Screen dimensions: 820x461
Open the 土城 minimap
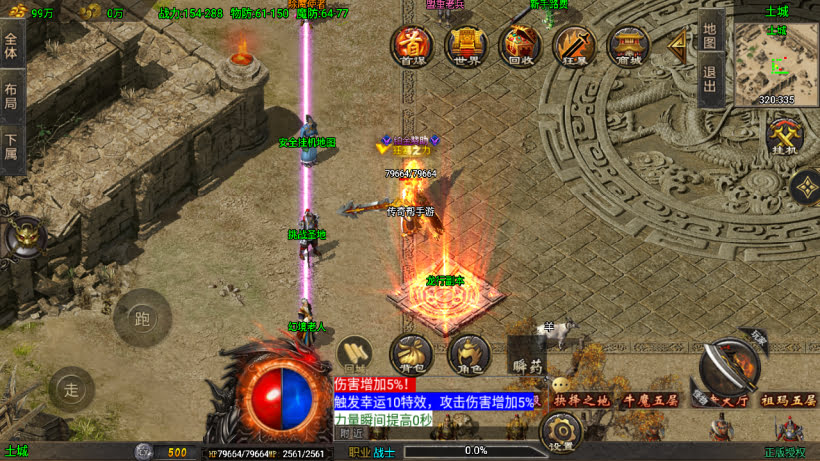[776, 62]
